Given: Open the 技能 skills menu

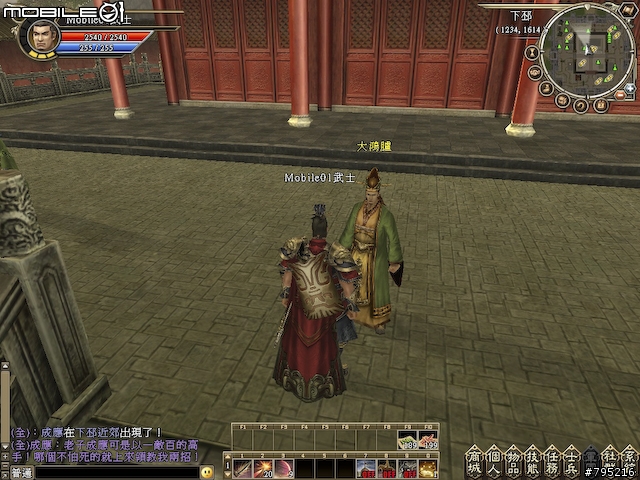Looking at the screenshot, I should [x=533, y=461].
